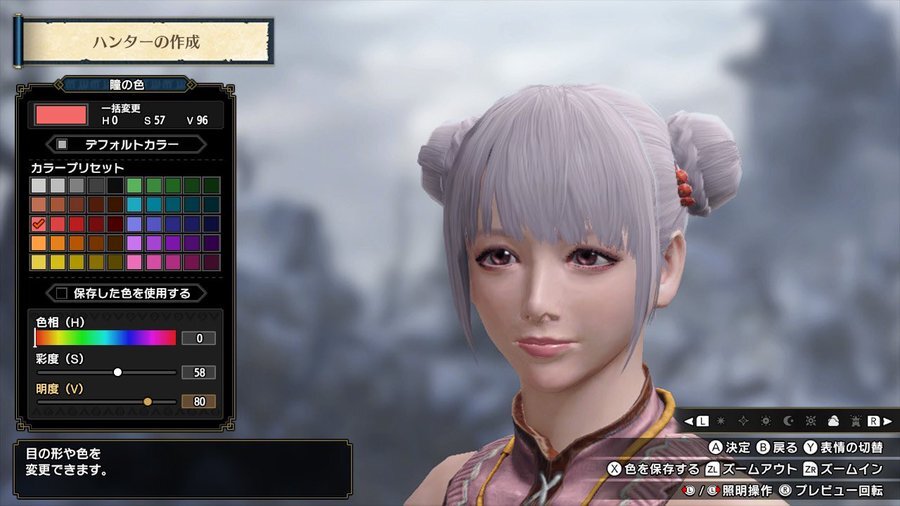900x506 pixels.
Task: Choose the cloudy weather lighting icon
Action: click(831, 421)
